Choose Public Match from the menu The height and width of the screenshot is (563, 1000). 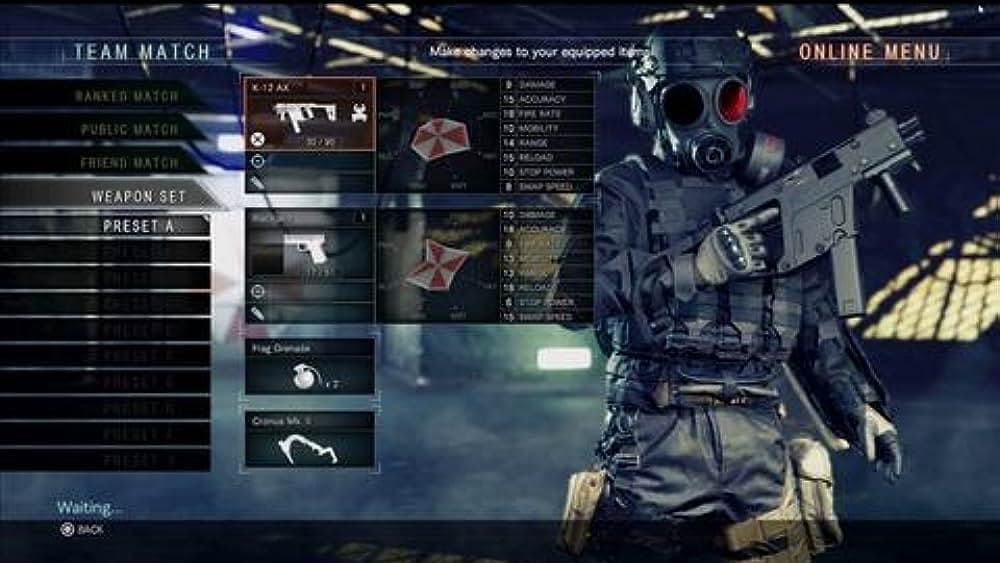coord(128,129)
